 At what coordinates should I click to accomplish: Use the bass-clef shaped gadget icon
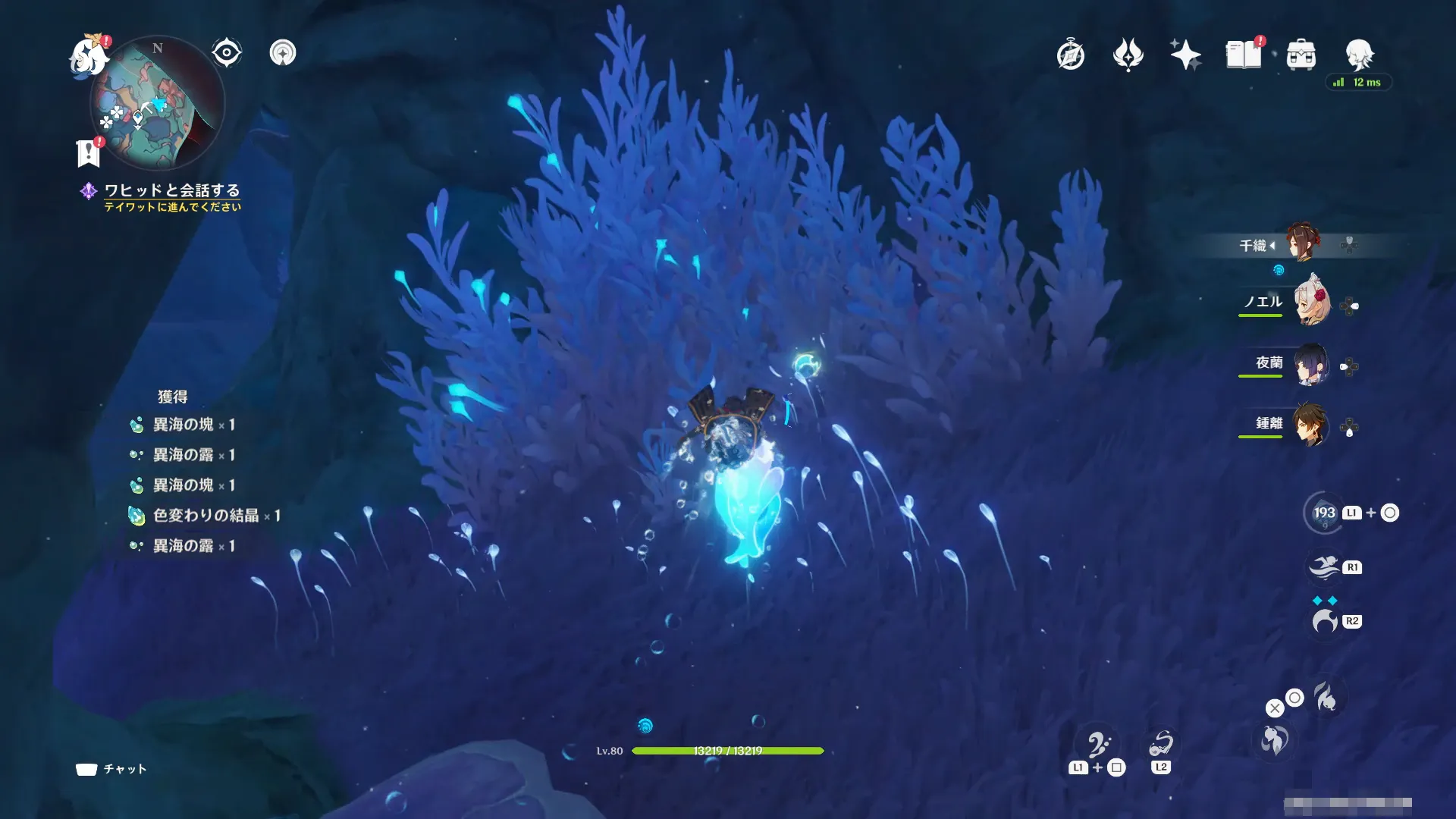point(1097,745)
